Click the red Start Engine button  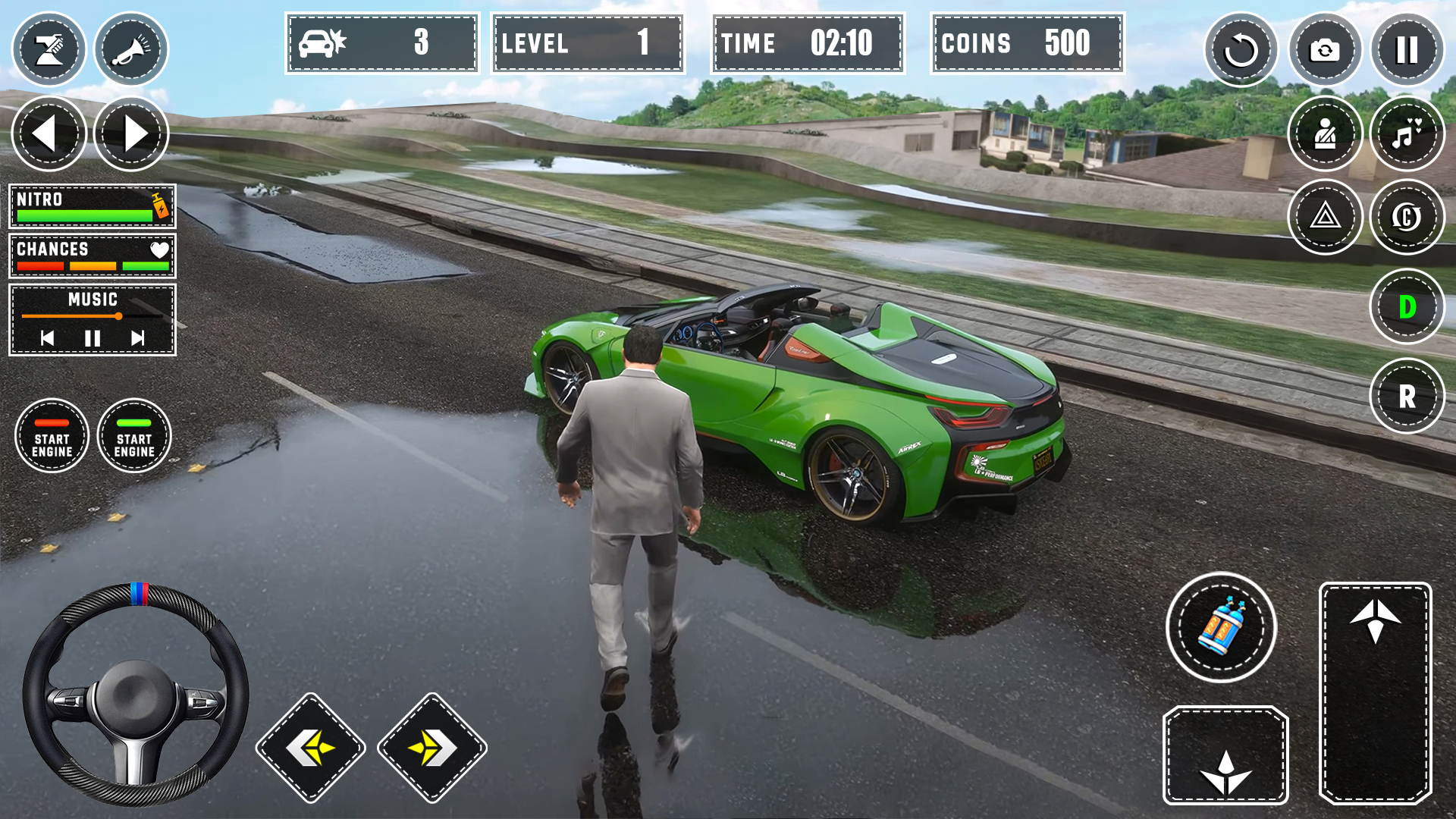tap(52, 436)
